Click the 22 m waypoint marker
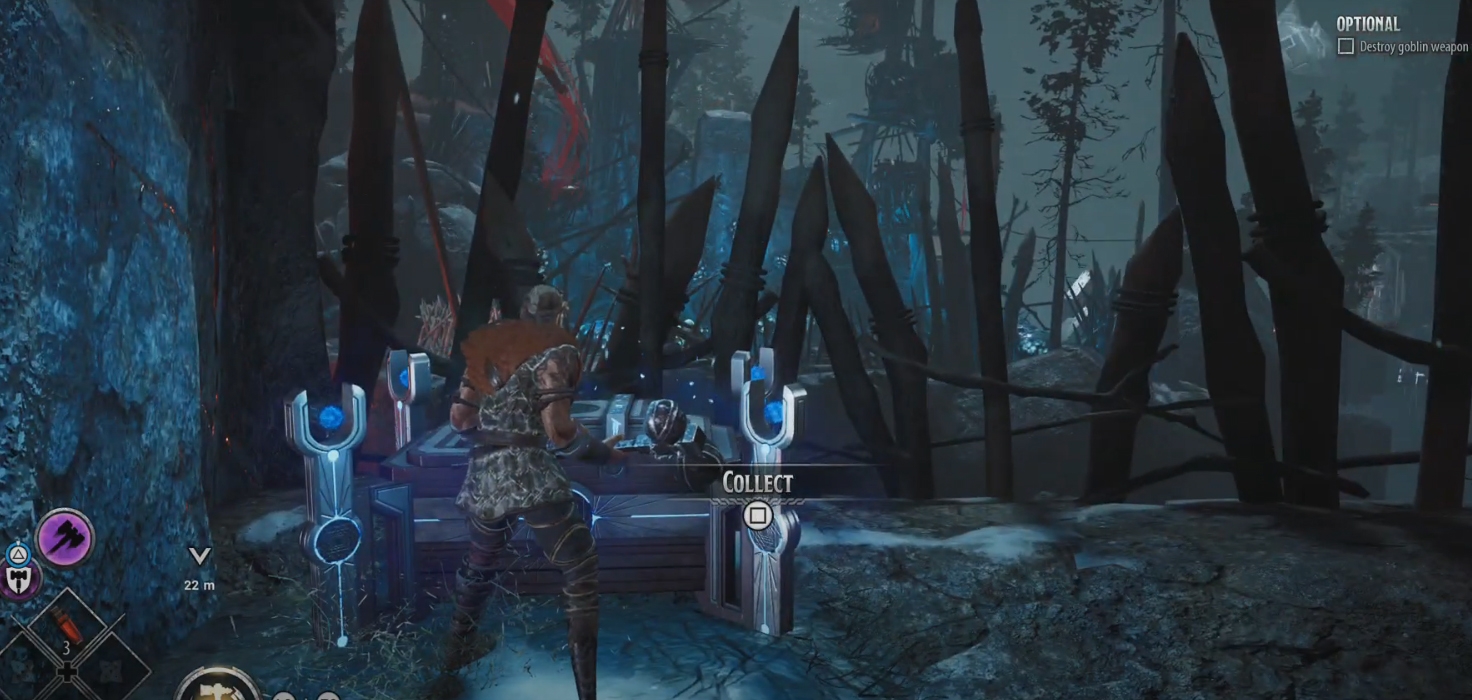1472x700 pixels. click(x=201, y=556)
